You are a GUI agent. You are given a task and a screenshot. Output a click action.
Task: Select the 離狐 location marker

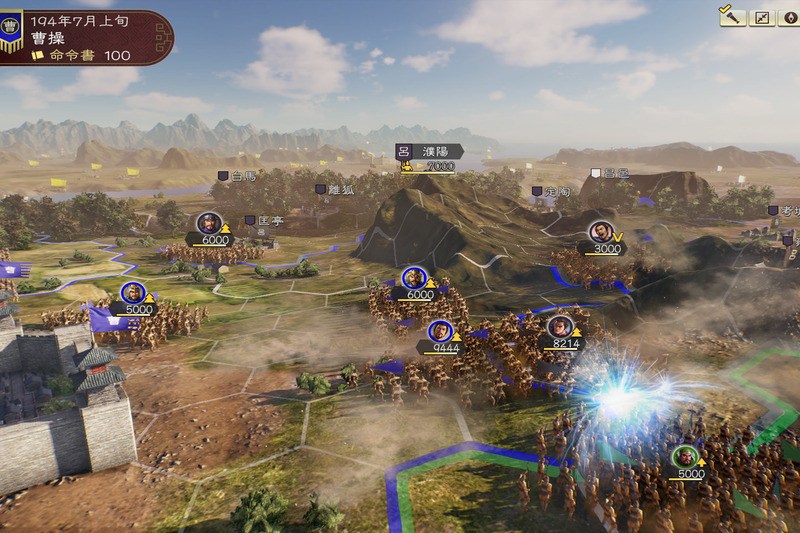pos(334,188)
